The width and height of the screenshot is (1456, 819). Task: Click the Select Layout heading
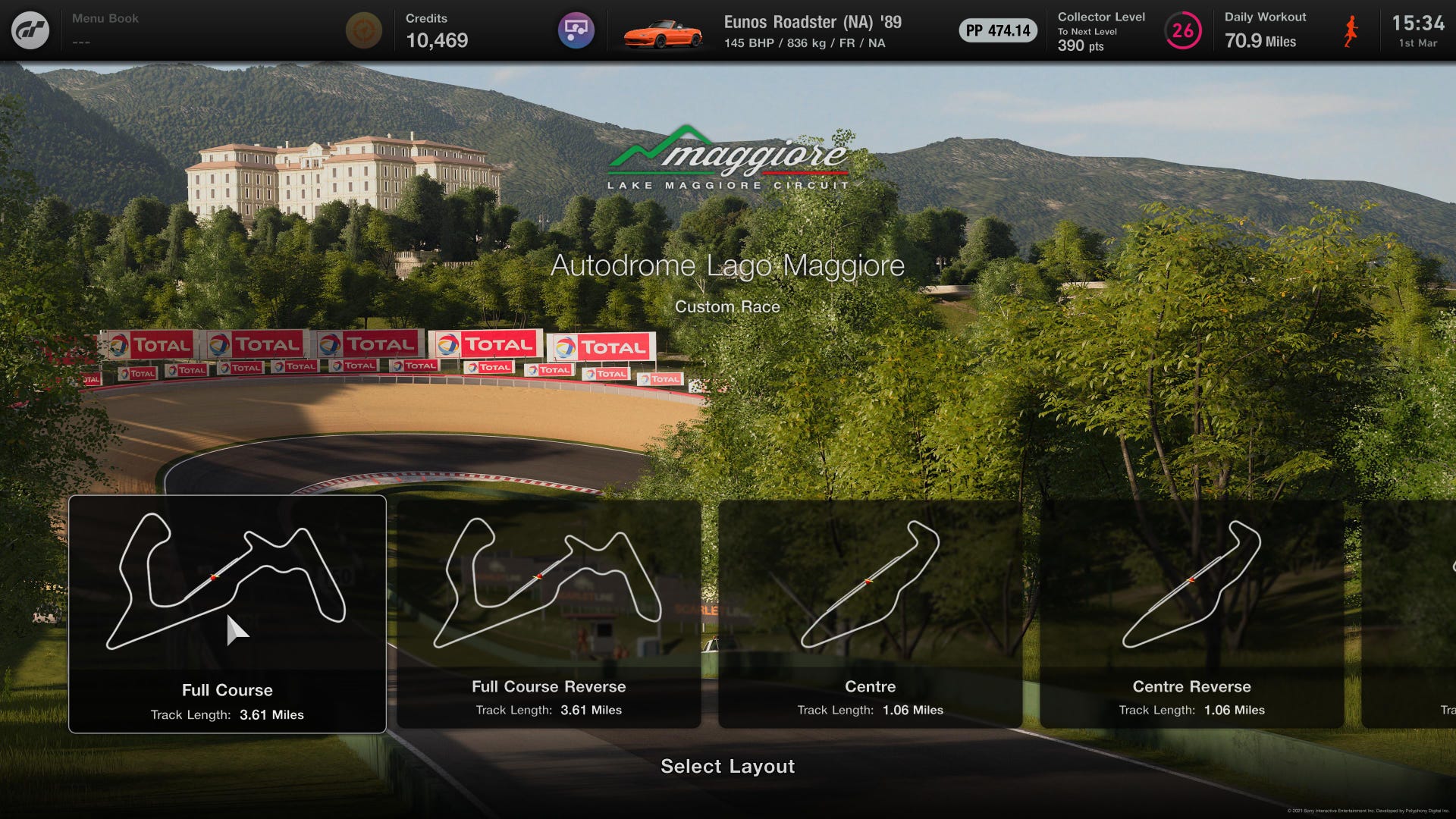727,767
